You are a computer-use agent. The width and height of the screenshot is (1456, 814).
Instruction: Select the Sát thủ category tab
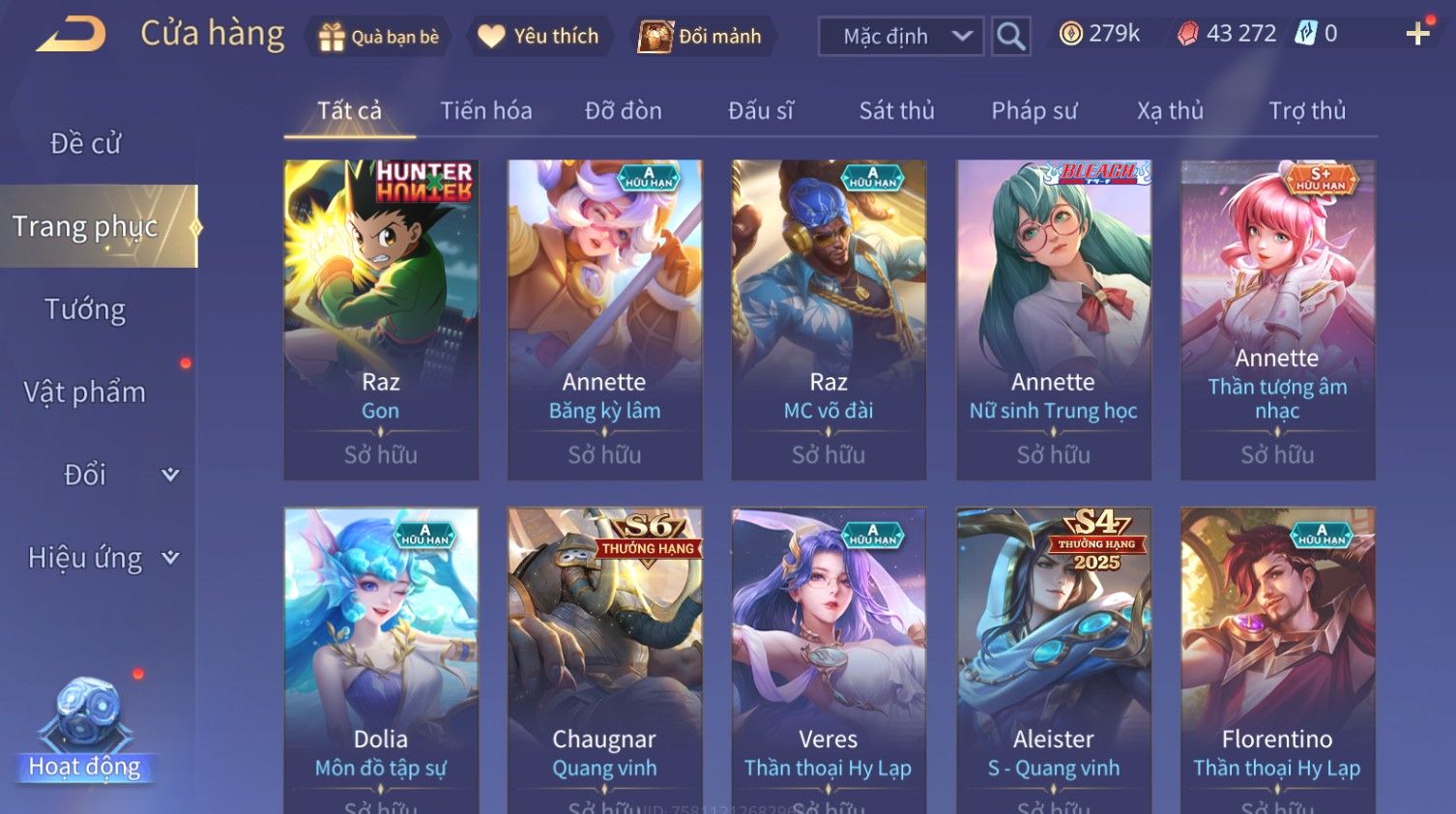point(897,111)
